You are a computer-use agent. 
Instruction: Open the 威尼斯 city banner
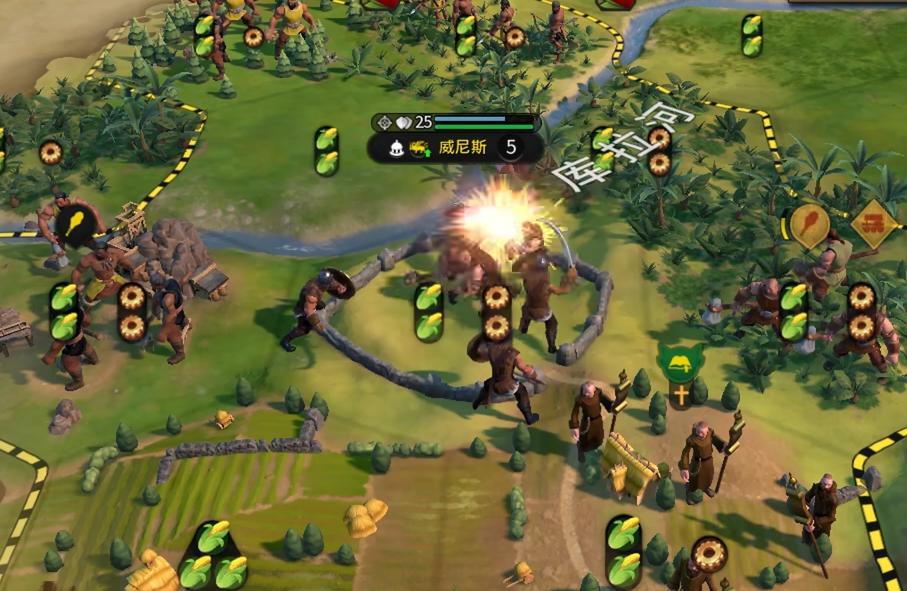tap(463, 148)
